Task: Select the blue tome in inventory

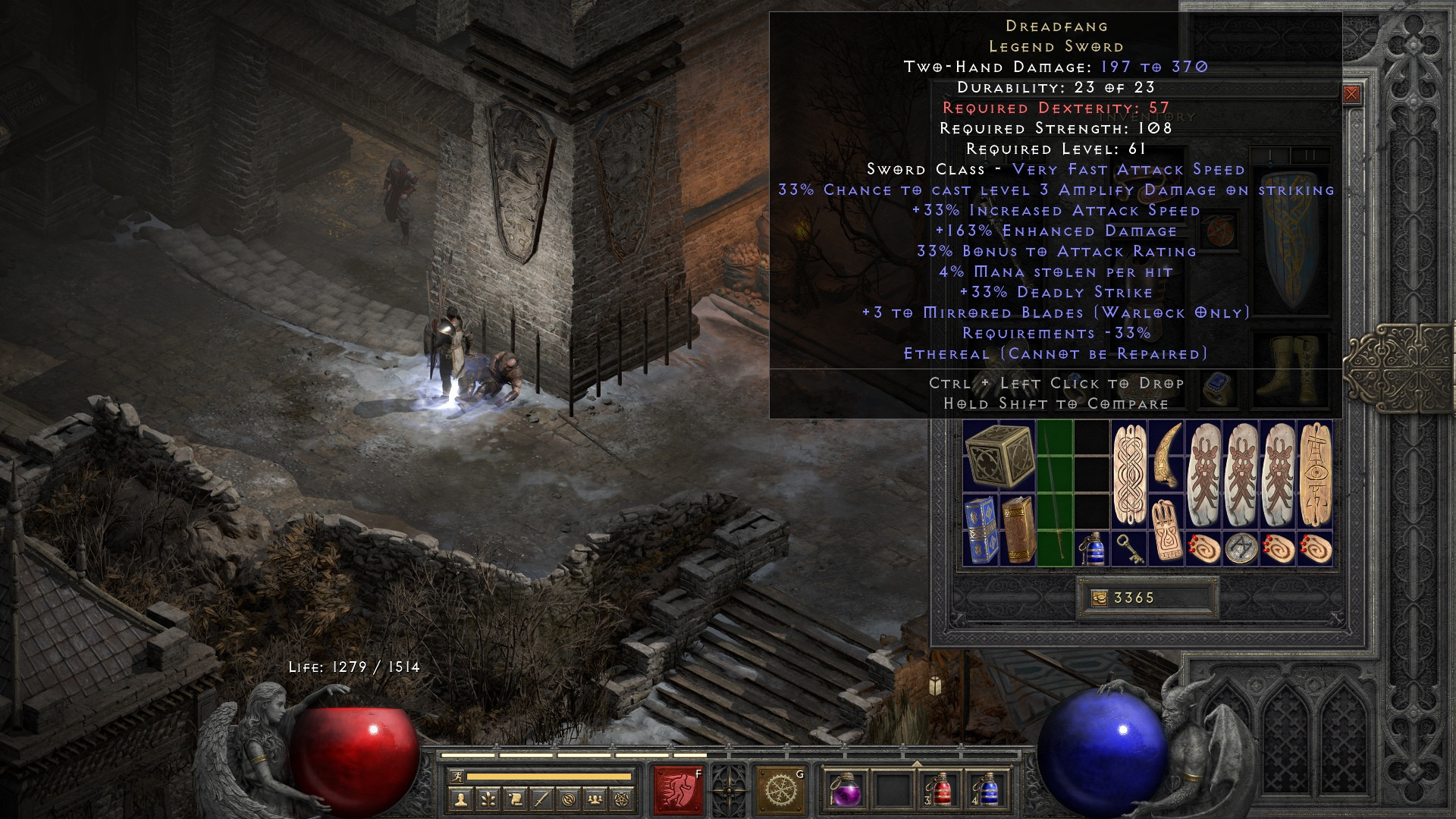Action: tap(981, 530)
